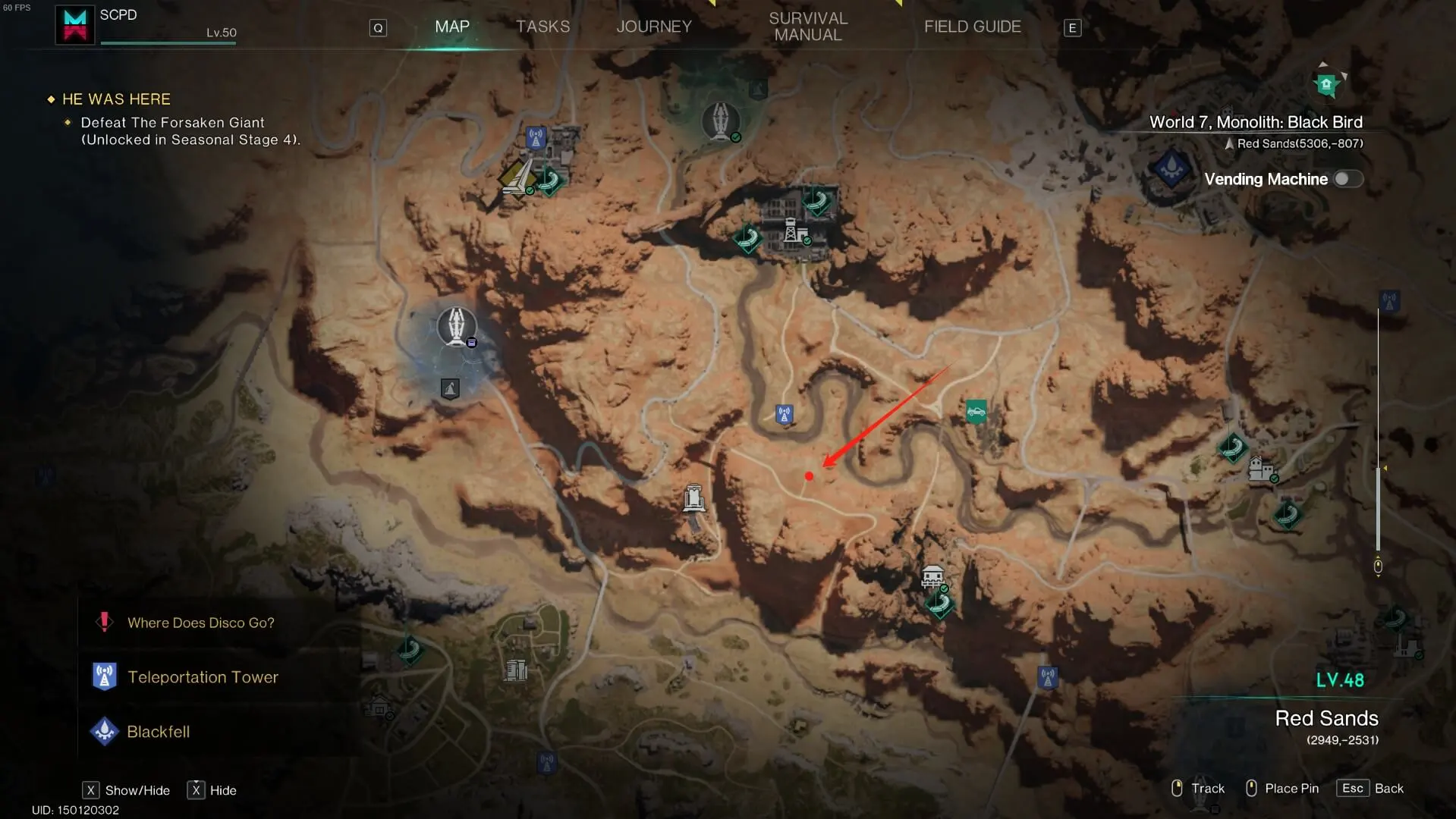The width and height of the screenshot is (1456, 819).
Task: Toggle the Vending Machine switch
Action: [1348, 179]
